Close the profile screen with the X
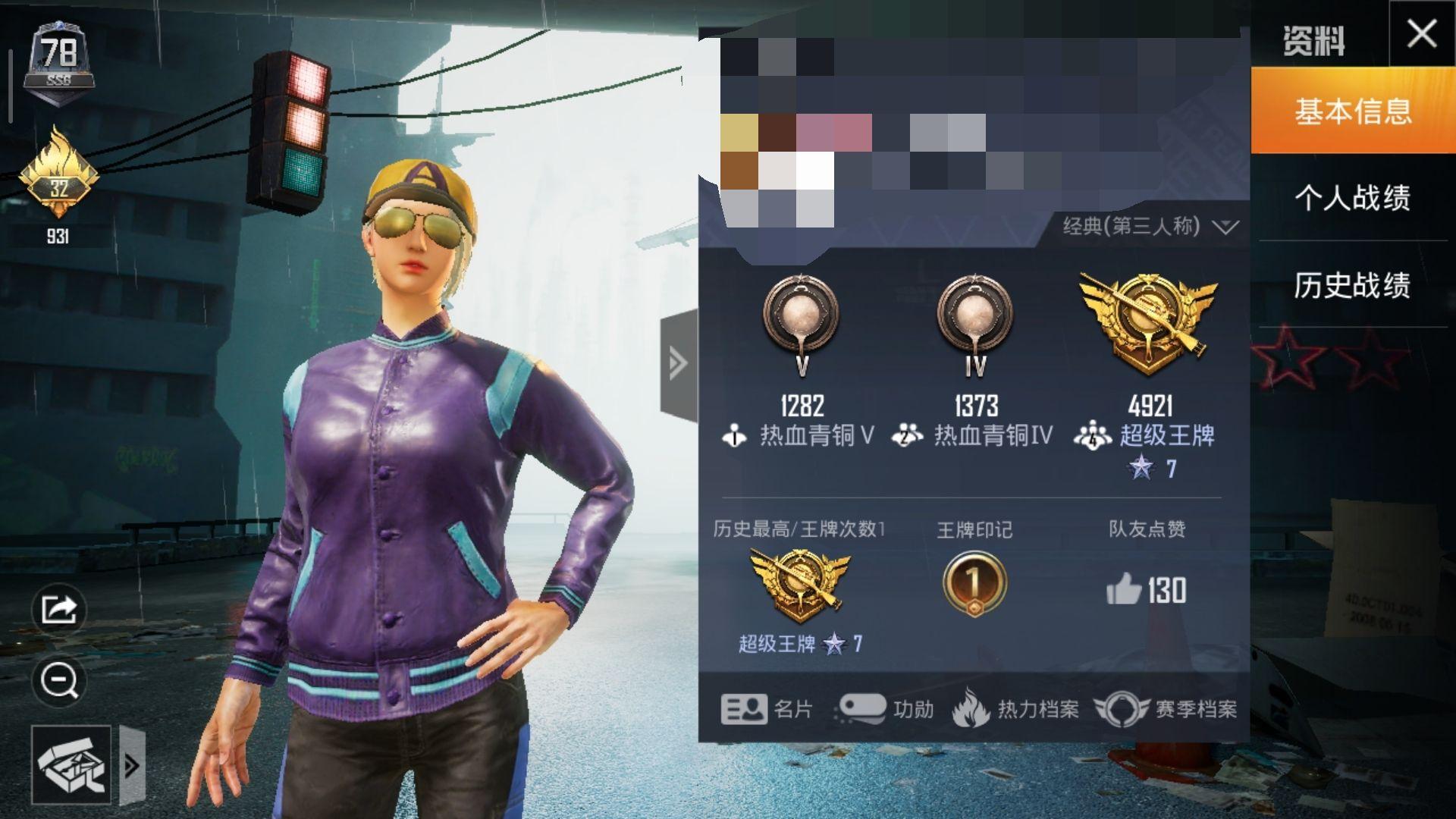 click(1421, 34)
